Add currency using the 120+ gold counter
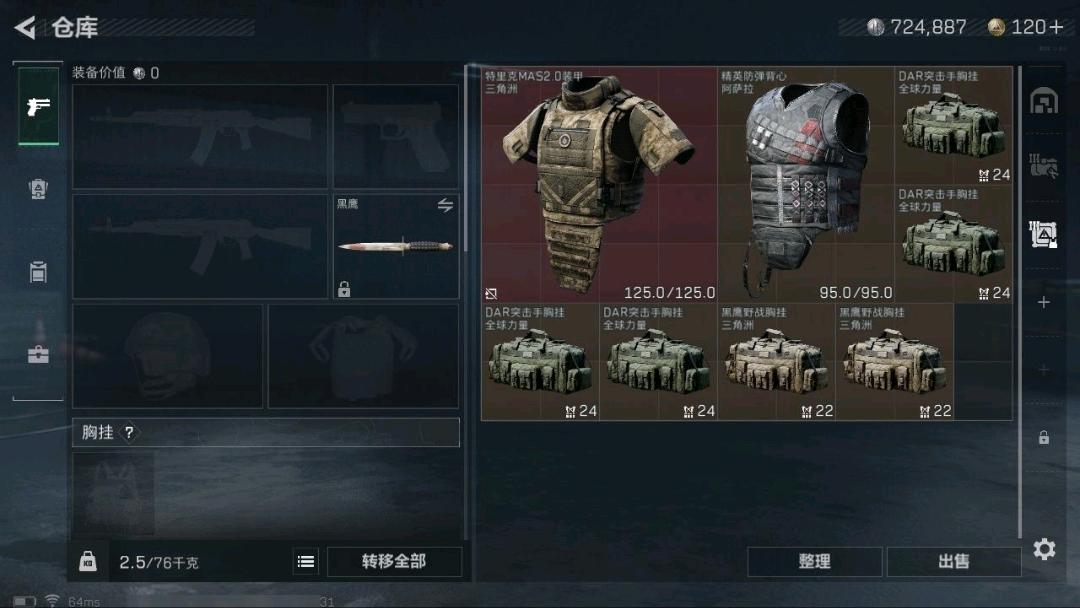This screenshot has height=608, width=1080. click(x=1026, y=27)
